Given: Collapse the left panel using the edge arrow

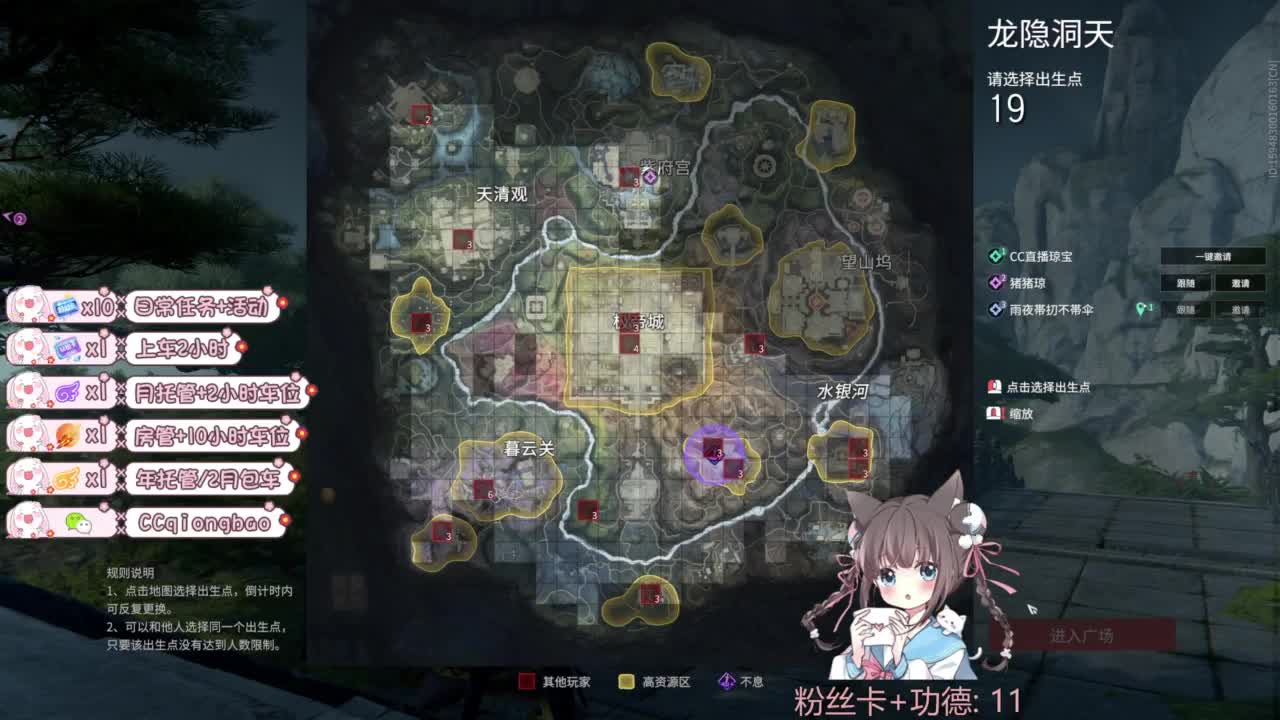Looking at the screenshot, I should (12, 217).
